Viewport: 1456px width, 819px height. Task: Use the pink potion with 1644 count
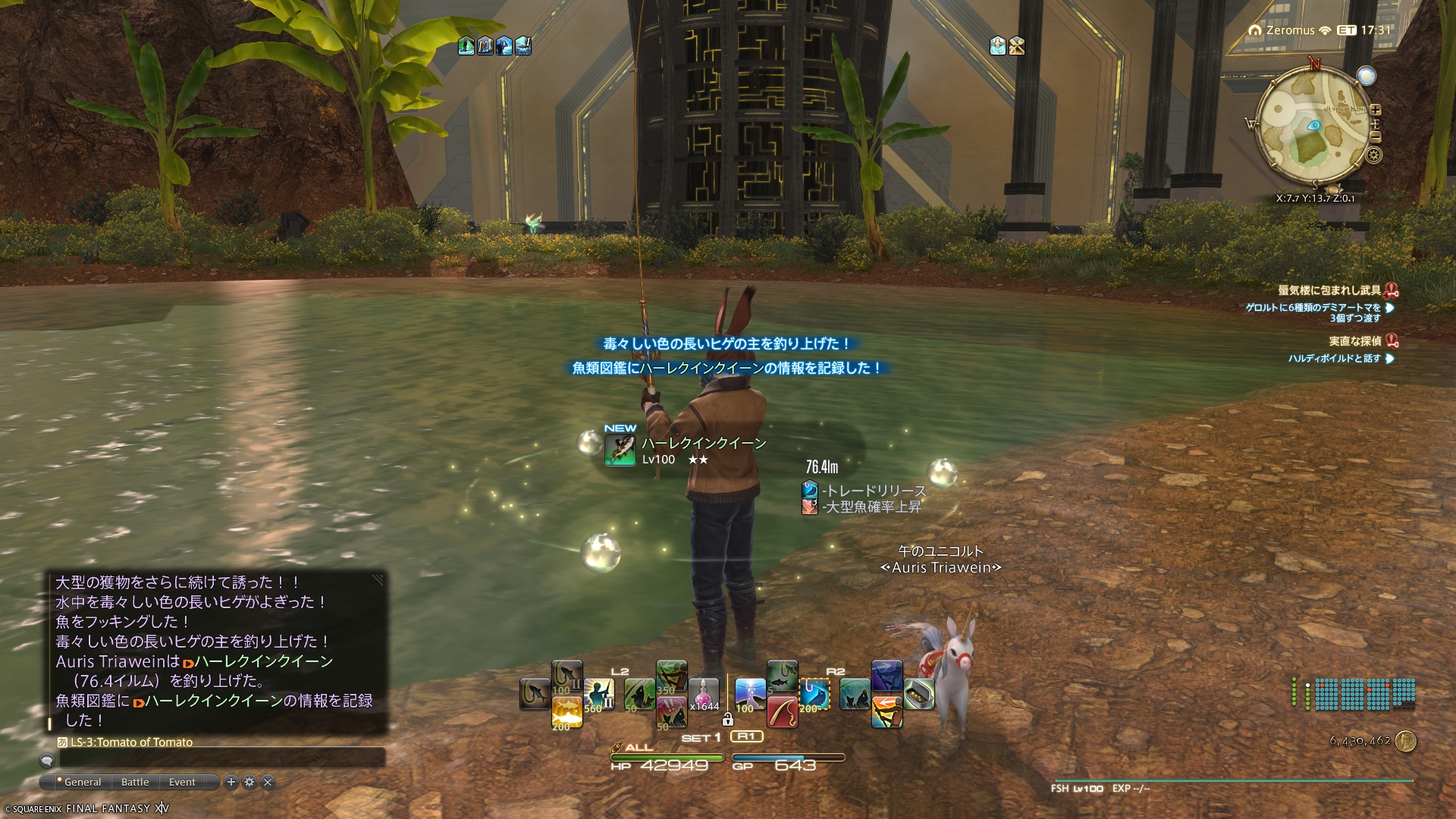pyautogui.click(x=703, y=694)
